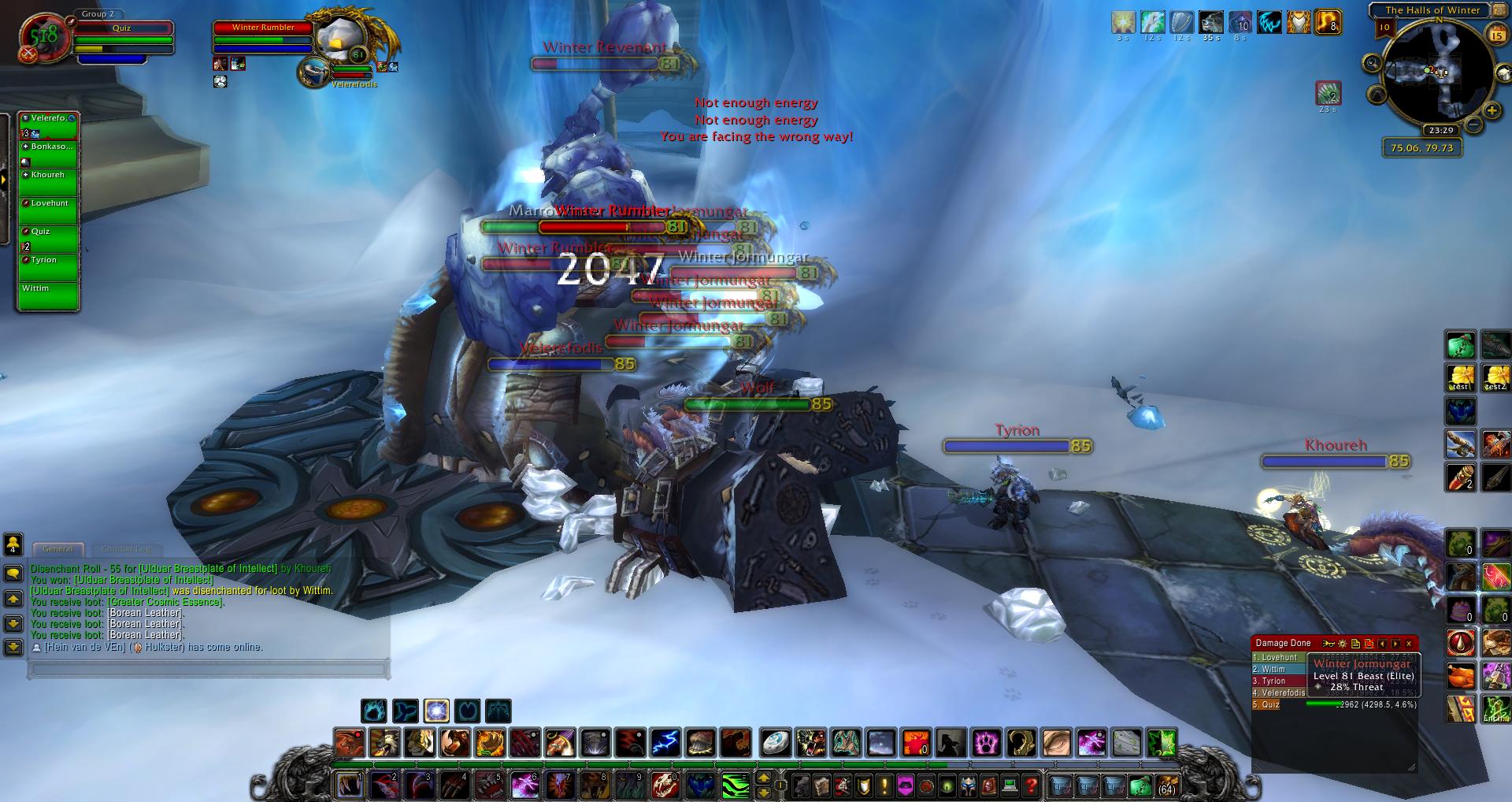Target Lovehunt's raid frame
This screenshot has width=1512, height=802.
click(49, 210)
